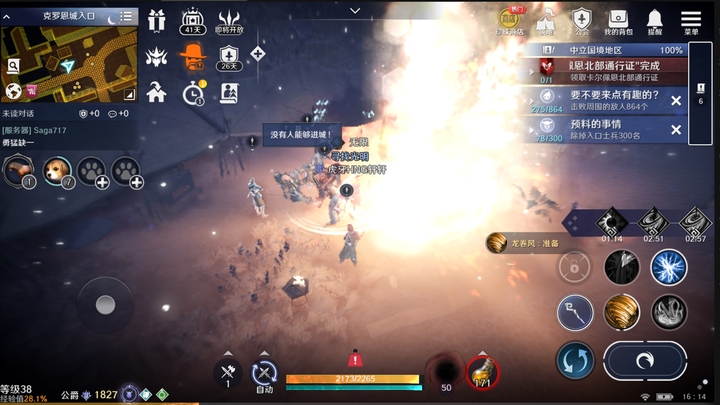Select the beagle dog pet portrait
Screen dimensions: 720x405
point(57,171)
